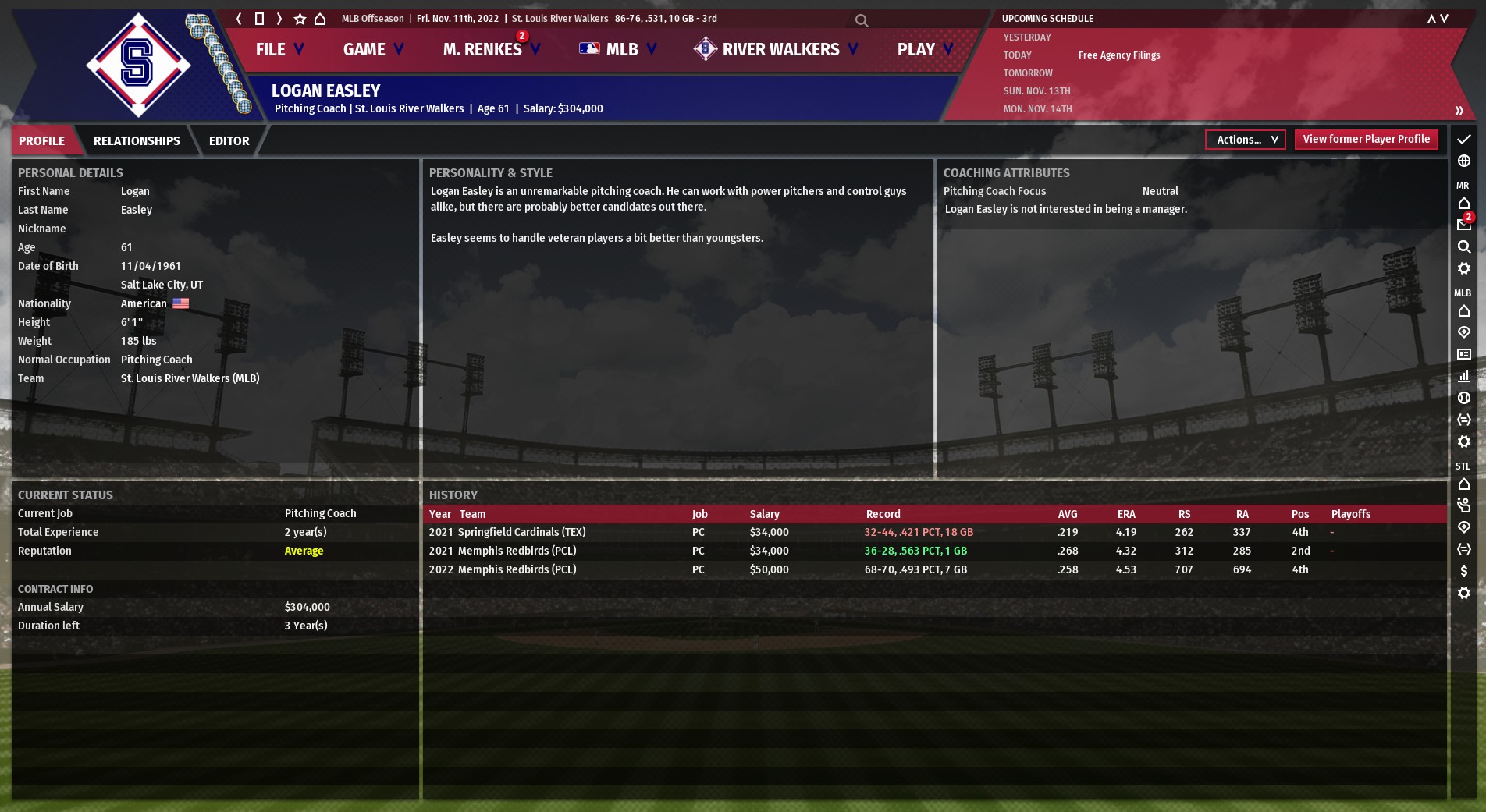This screenshot has height=812, width=1486.
Task: Open Springfield Cardinals (TEX) history entry
Action: click(521, 532)
